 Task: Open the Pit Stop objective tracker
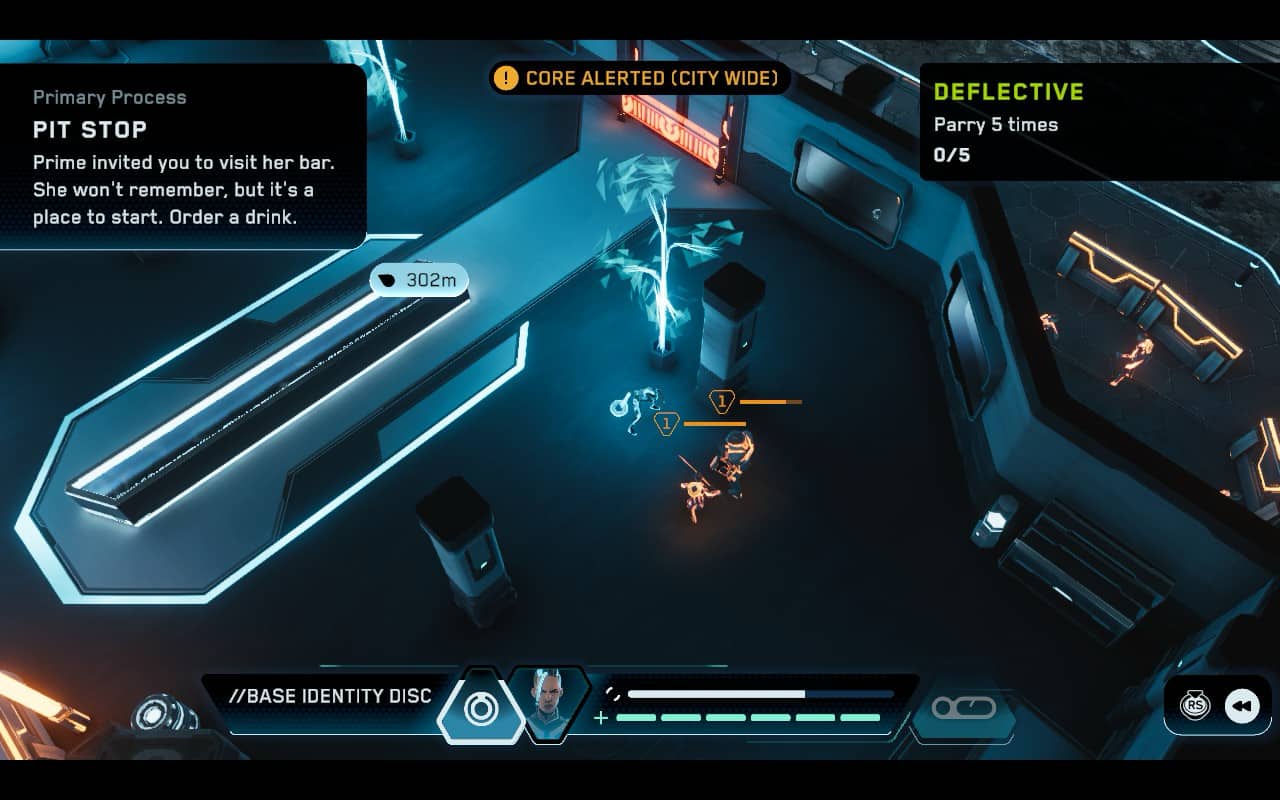pos(182,157)
